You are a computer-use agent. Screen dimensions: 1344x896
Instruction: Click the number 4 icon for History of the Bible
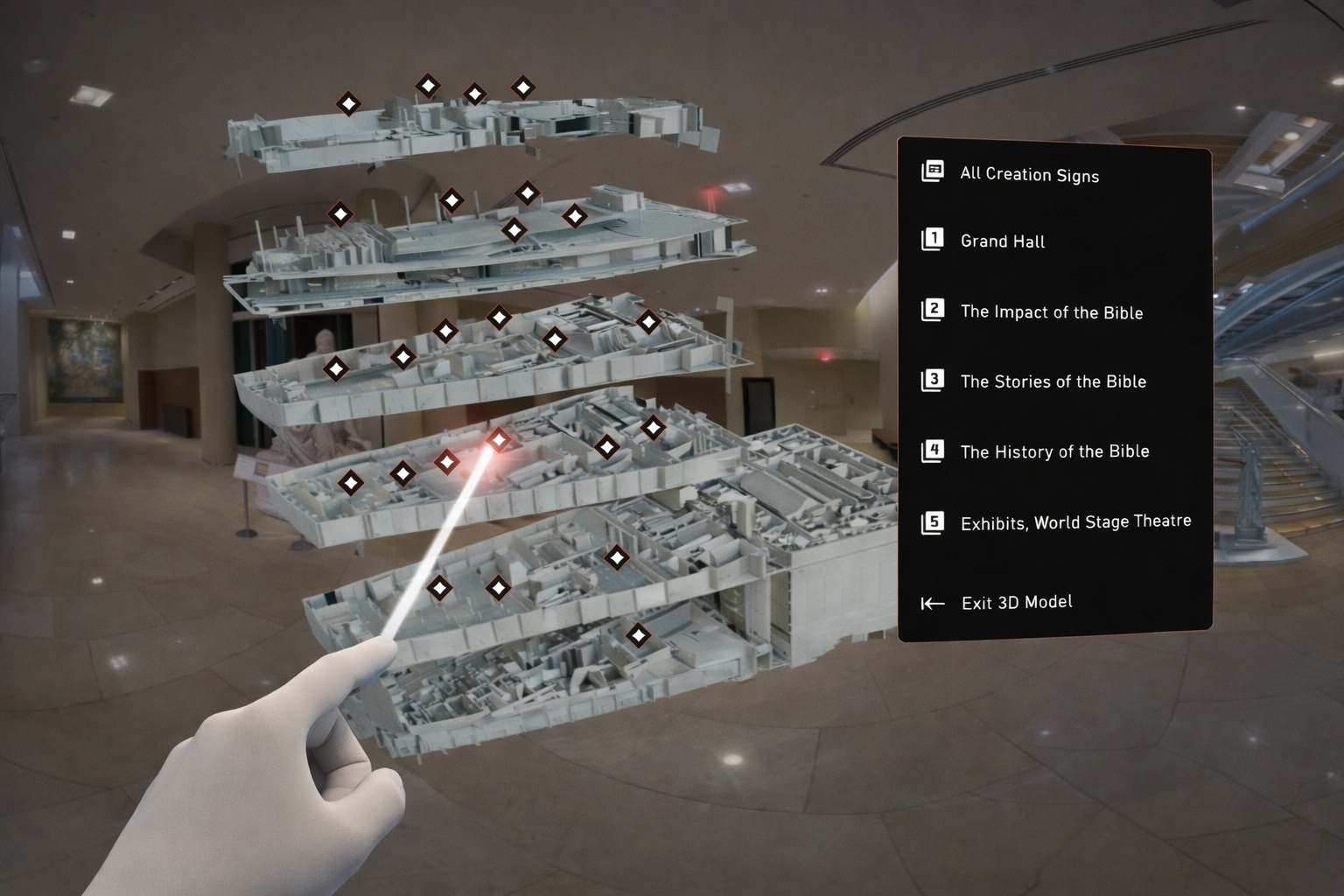tap(934, 449)
